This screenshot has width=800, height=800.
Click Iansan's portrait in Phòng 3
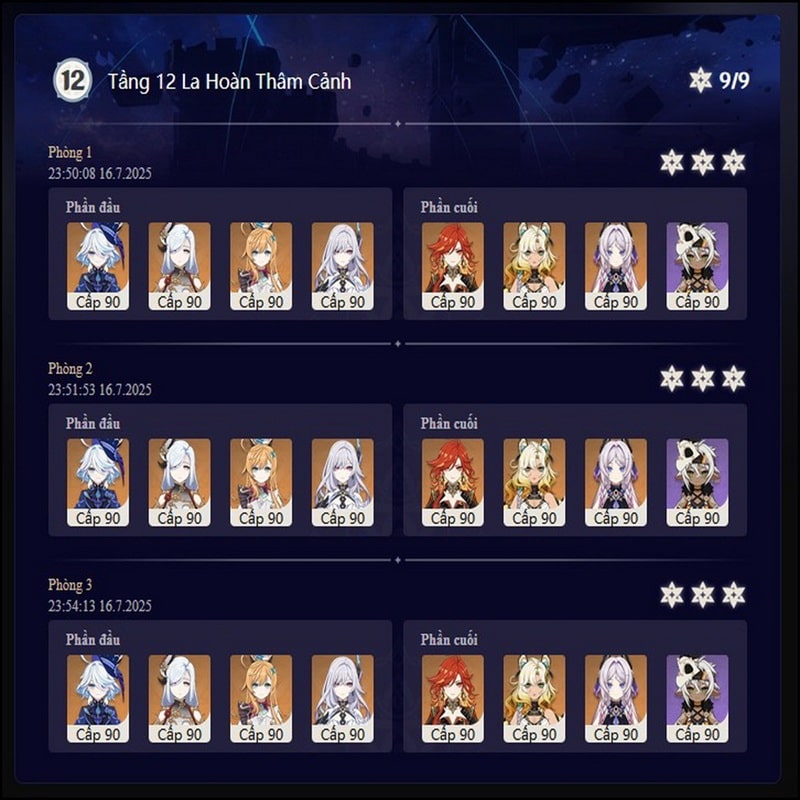click(x=697, y=690)
